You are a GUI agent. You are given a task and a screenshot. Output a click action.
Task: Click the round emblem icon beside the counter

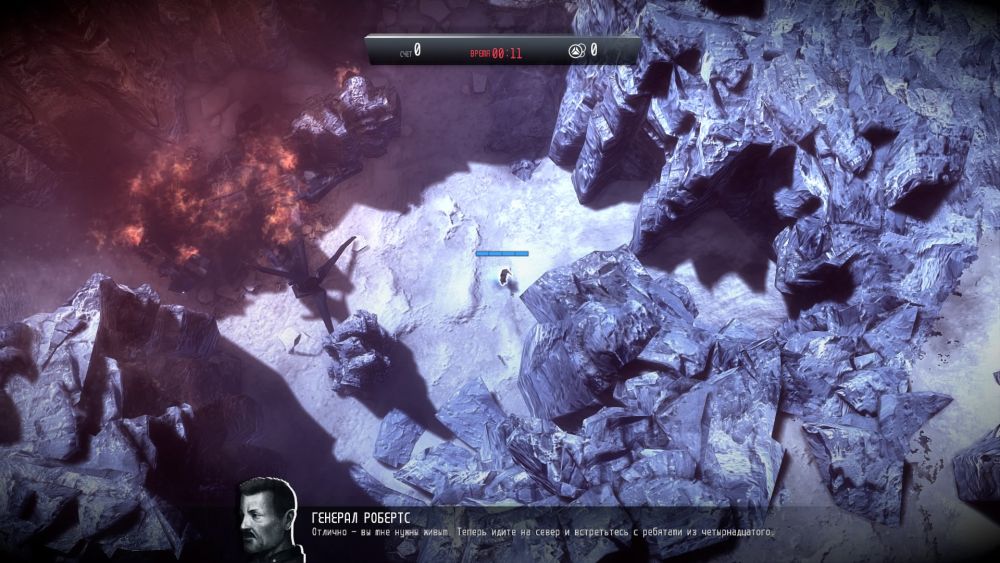tap(576, 50)
